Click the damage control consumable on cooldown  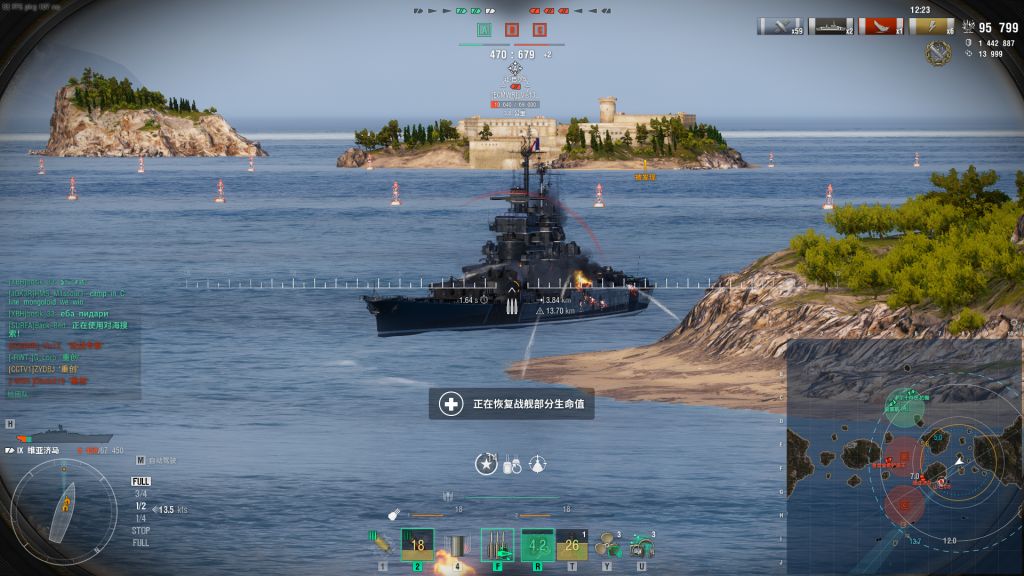point(537,545)
